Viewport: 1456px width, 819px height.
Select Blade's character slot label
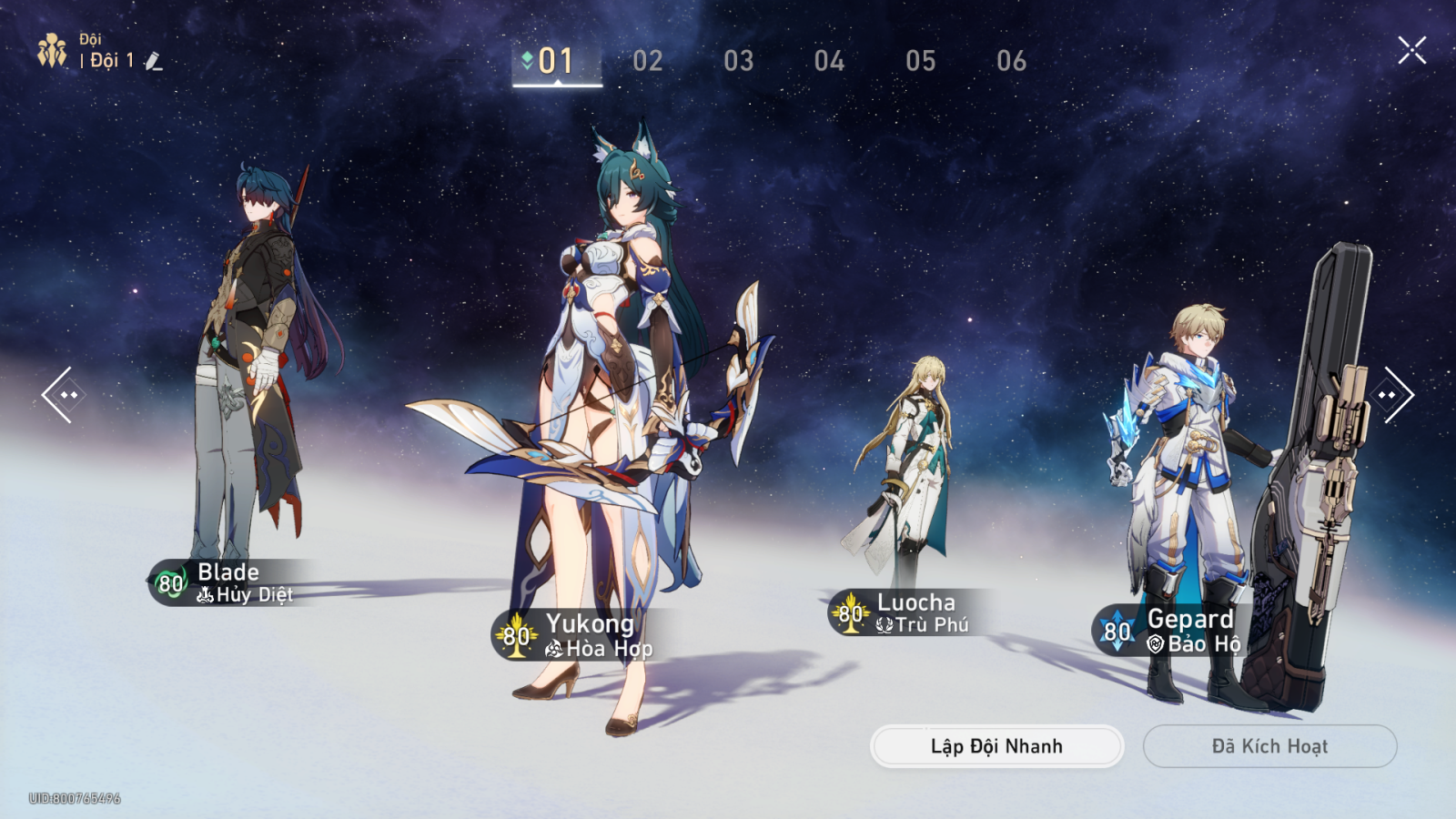pyautogui.click(x=227, y=582)
